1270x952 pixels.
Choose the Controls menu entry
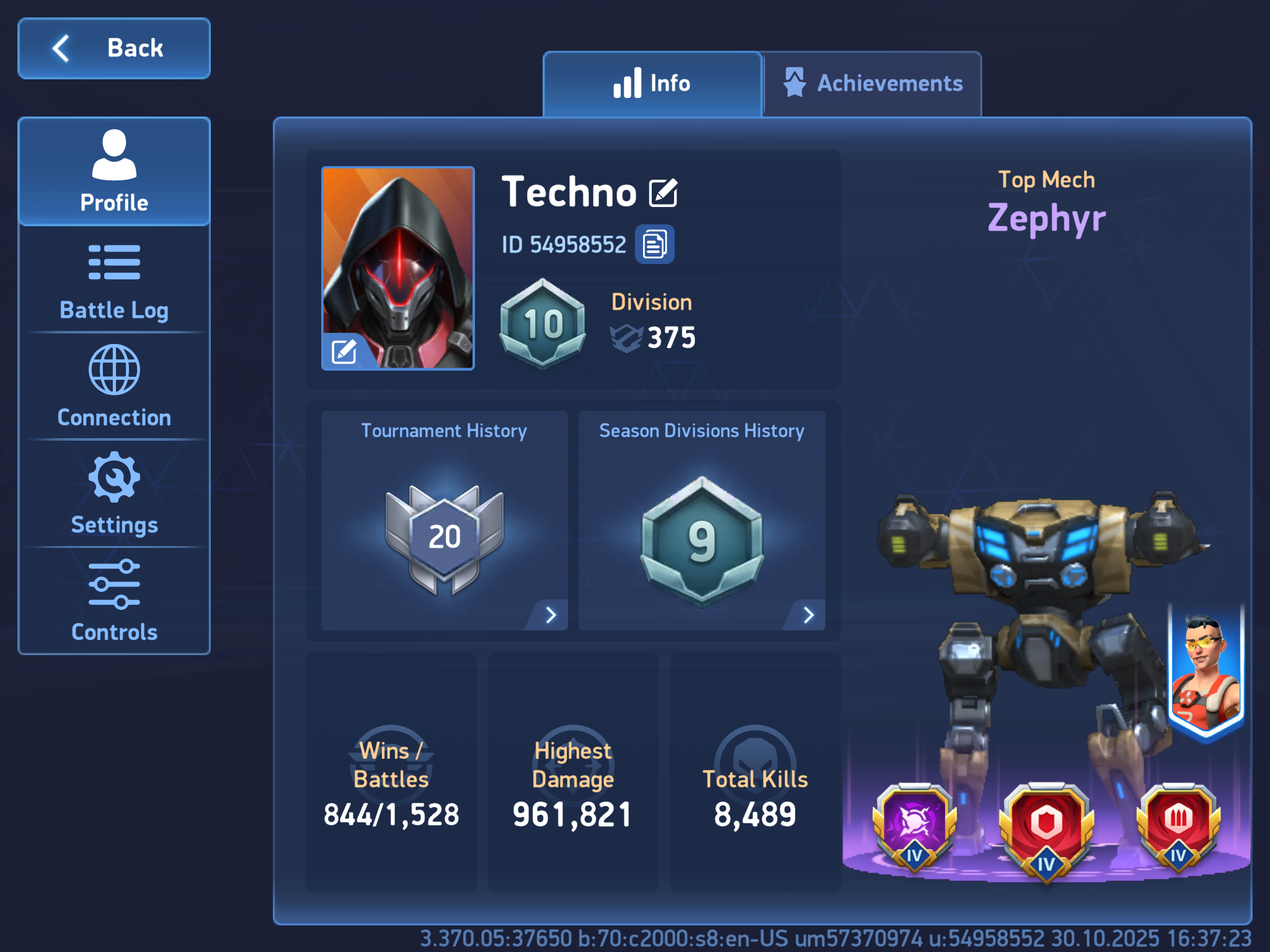point(114,601)
